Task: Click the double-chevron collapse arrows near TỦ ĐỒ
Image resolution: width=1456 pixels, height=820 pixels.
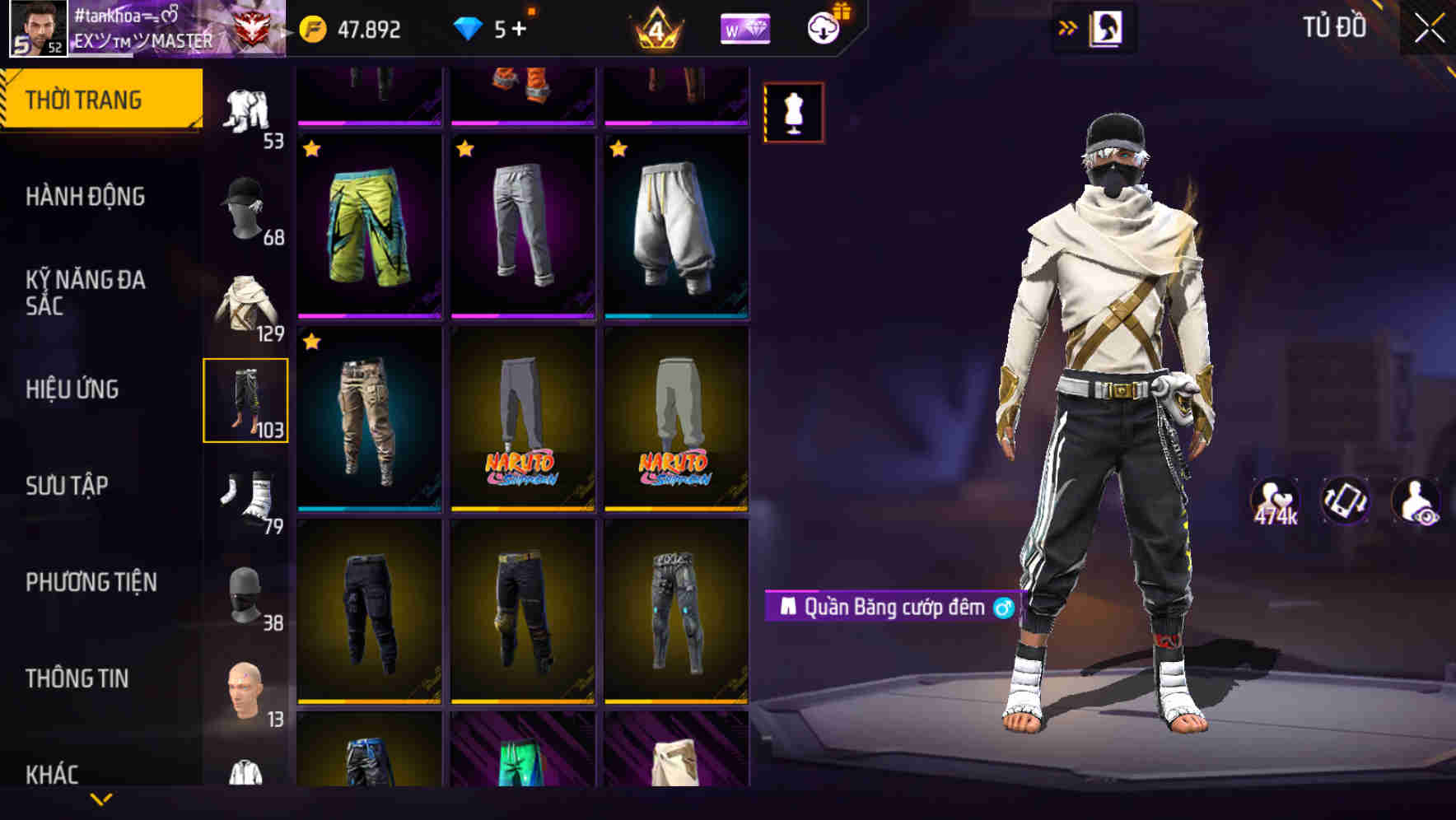Action: tap(1068, 26)
